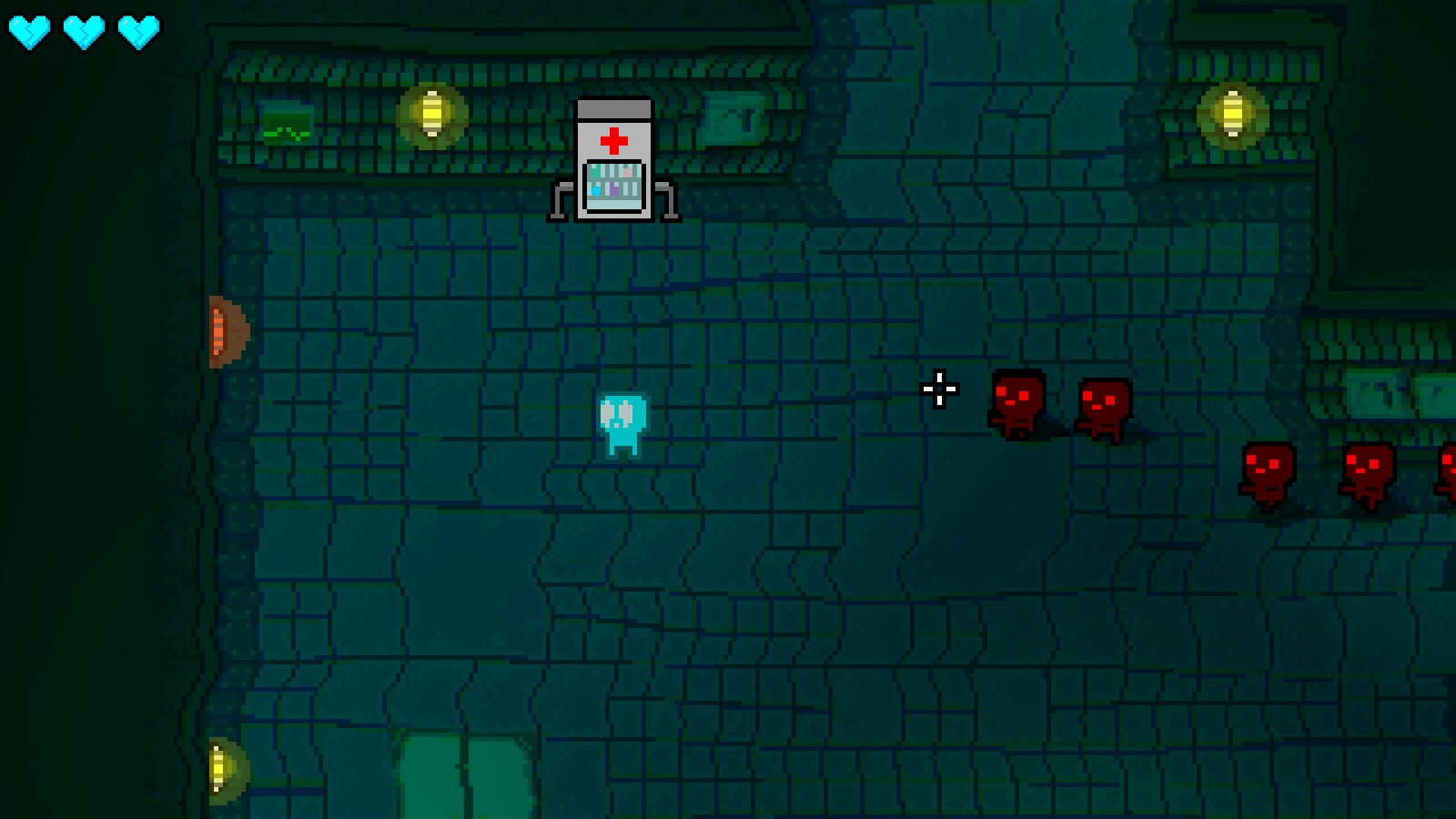Click the yellow lamp near the top-left wall
This screenshot has height=819, width=1456.
[x=431, y=114]
